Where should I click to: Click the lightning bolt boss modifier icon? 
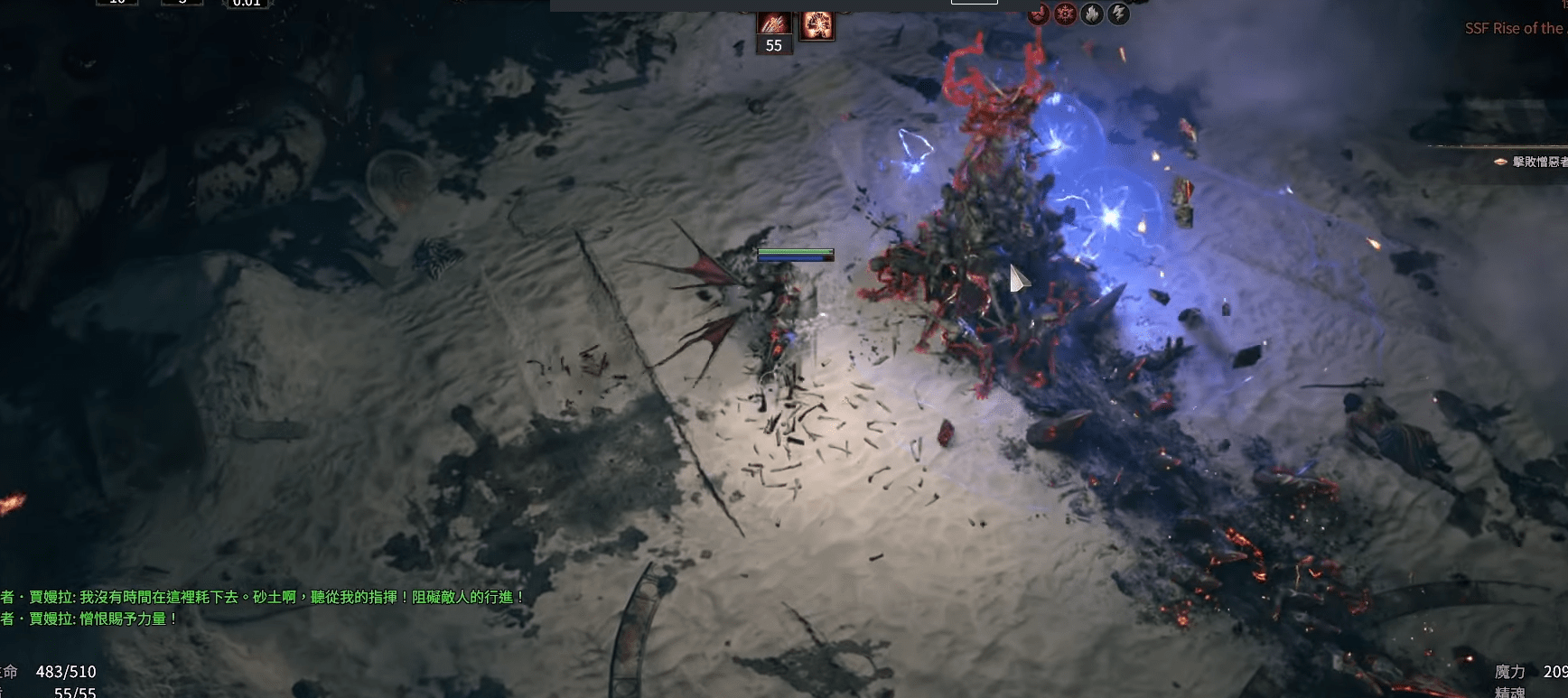coord(1118,14)
